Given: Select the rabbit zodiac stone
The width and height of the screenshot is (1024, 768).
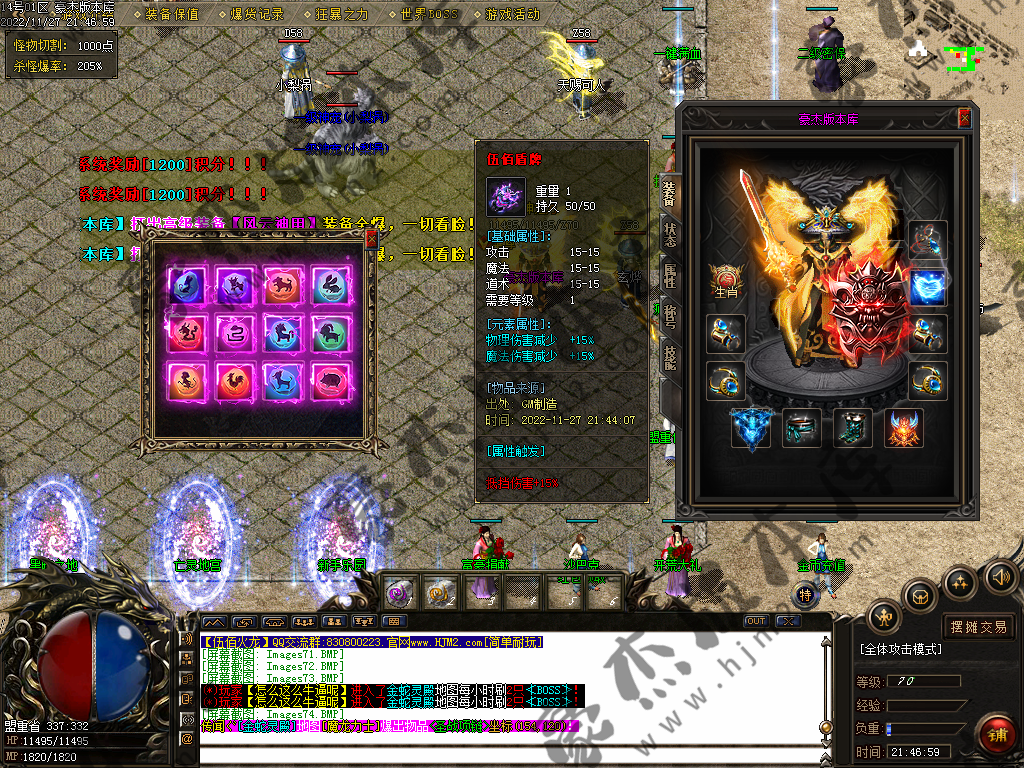Looking at the screenshot, I should pyautogui.click(x=330, y=285).
